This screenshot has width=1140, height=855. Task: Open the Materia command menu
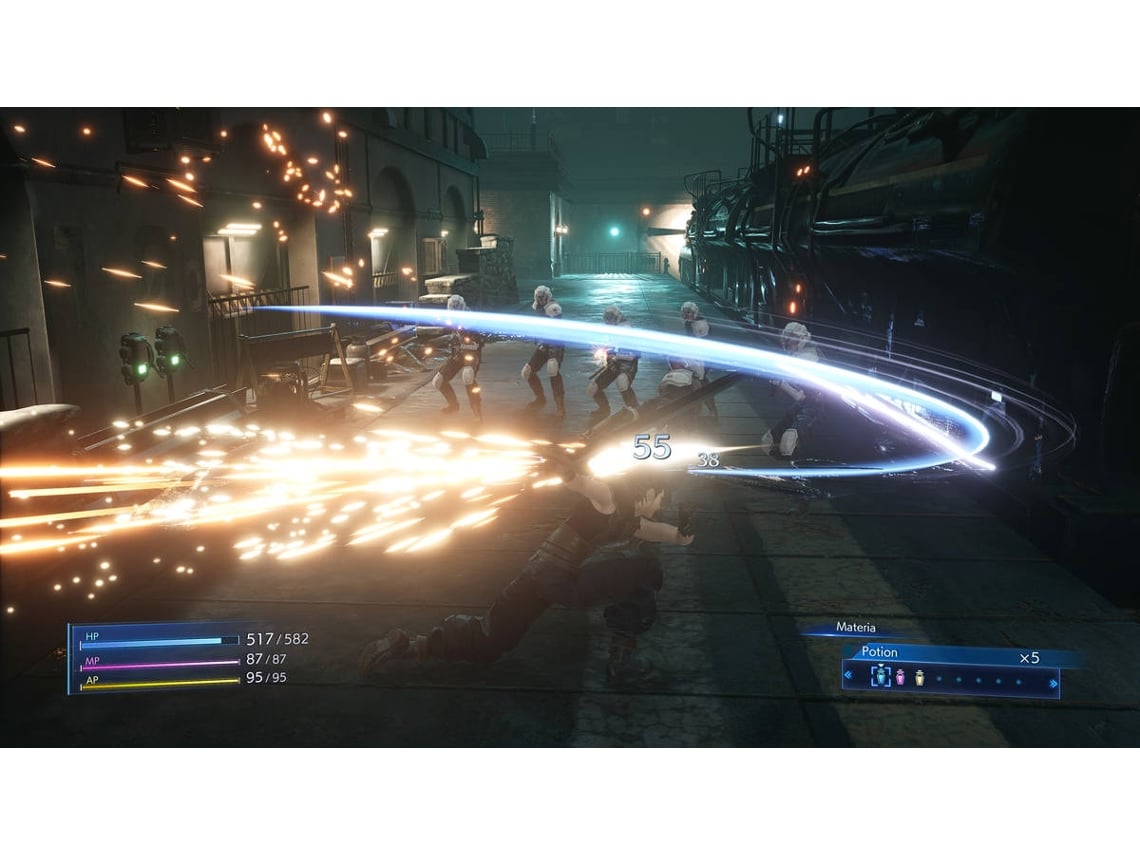[x=855, y=628]
